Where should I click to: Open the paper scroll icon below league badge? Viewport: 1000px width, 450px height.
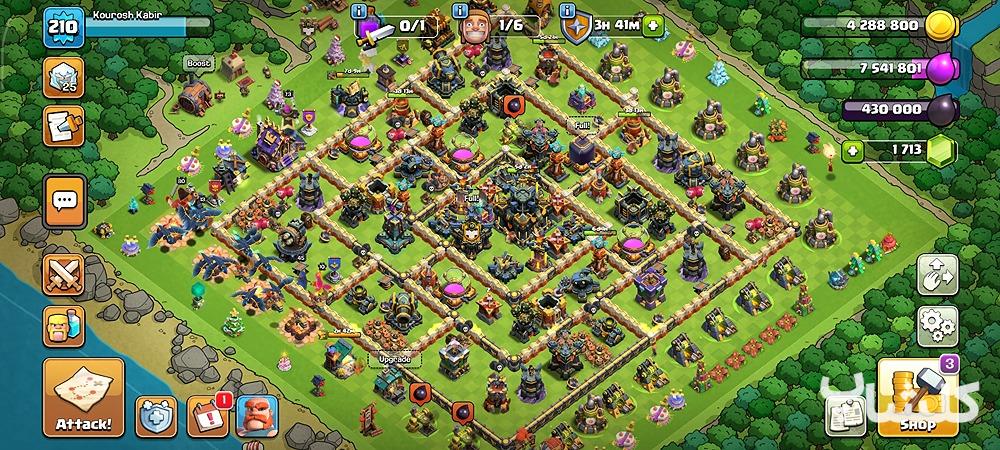[x=62, y=126]
